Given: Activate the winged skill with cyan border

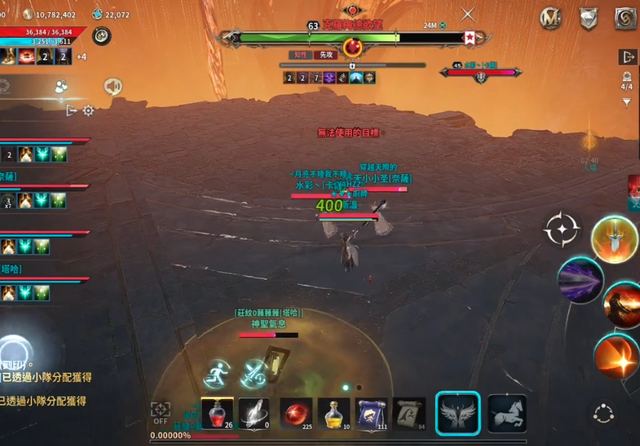Looking at the screenshot, I should click(459, 413).
